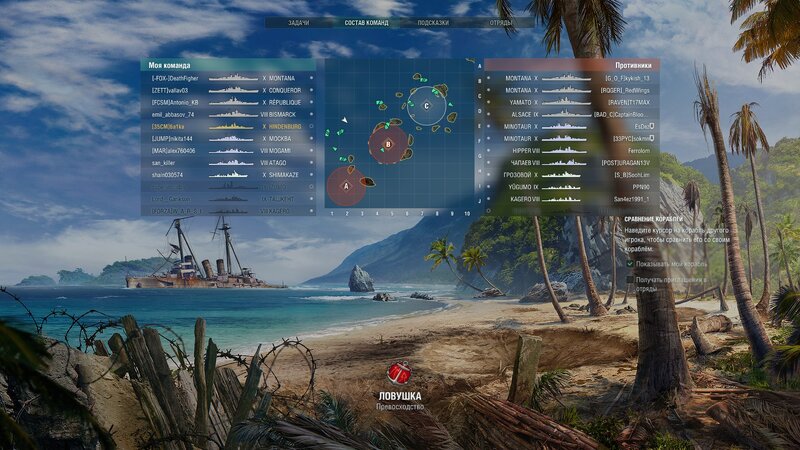Image resolution: width=800 pixels, height=450 pixels.
Task: Toggle the Показывать мой корабль checkbox
Action: [630, 264]
